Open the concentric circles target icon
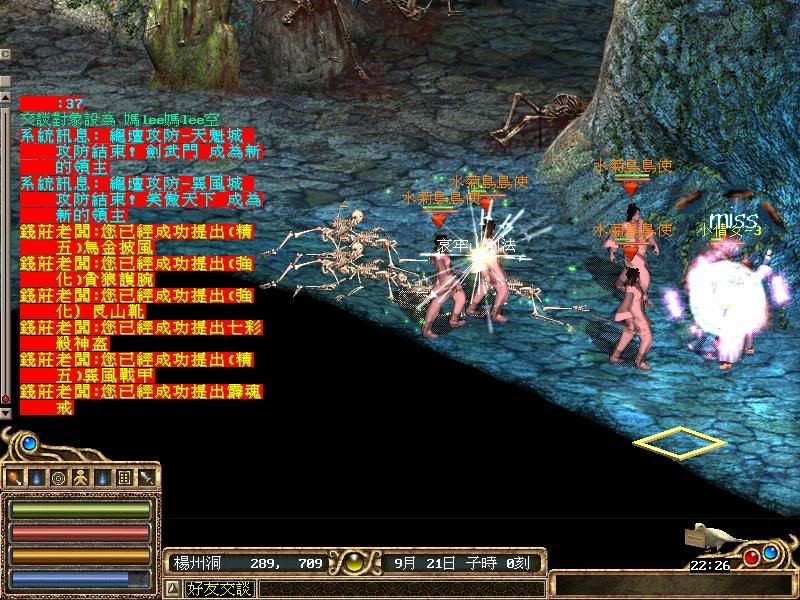Viewport: 800px width, 600px height. pos(58,477)
